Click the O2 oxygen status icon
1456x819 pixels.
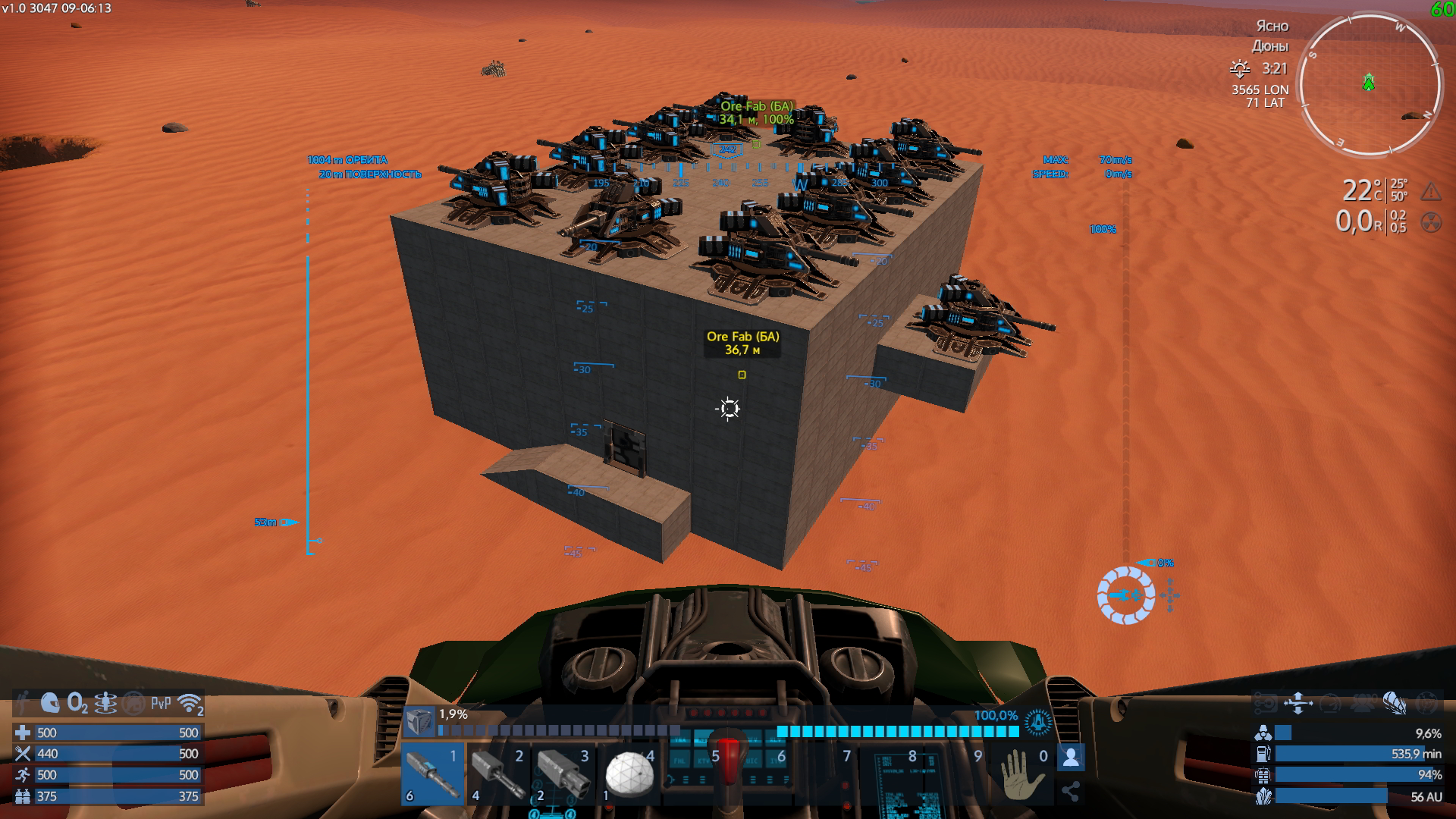pos(77,704)
